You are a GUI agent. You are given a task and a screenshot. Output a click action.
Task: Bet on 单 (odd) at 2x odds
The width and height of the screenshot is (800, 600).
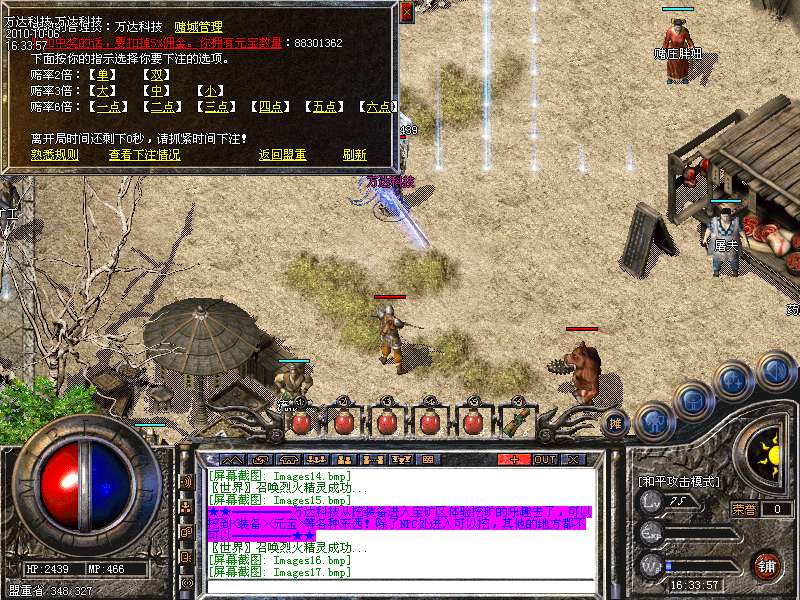[103, 75]
